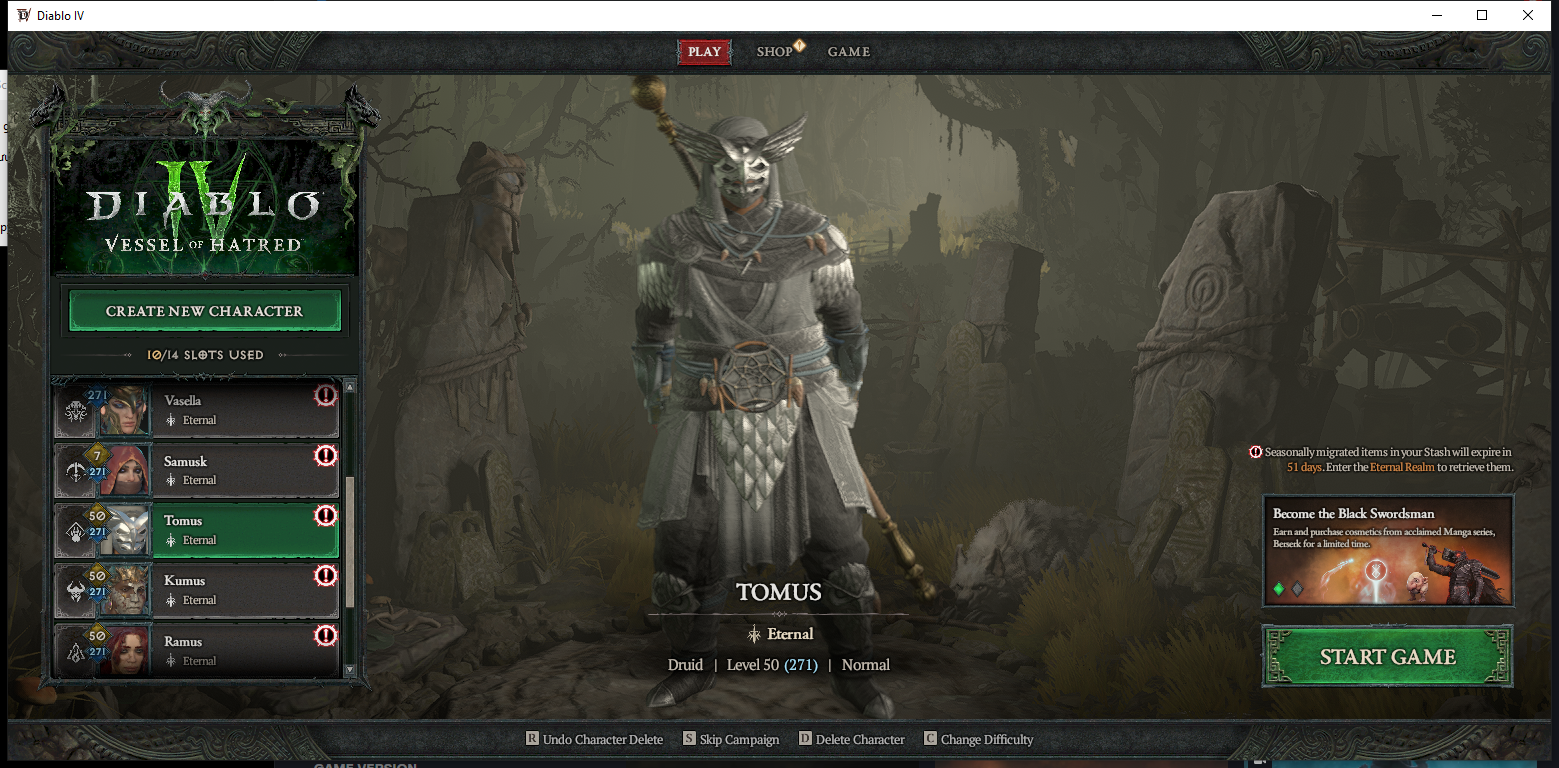
Task: Switch to the PLAY tab
Action: pyautogui.click(x=704, y=52)
